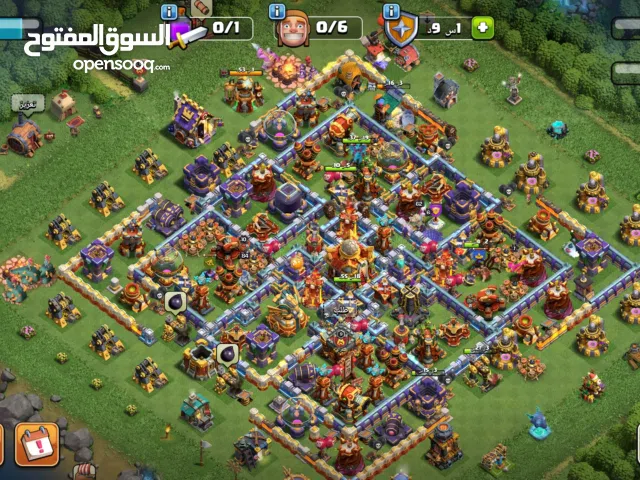This screenshot has width=640, height=480.
Task: Open the opensooq.com watermark link
Action: [121, 64]
